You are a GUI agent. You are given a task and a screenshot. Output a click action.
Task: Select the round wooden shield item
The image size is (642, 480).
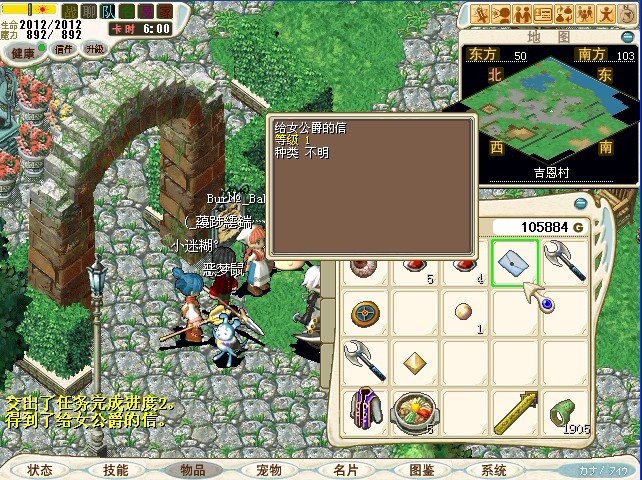364,313
